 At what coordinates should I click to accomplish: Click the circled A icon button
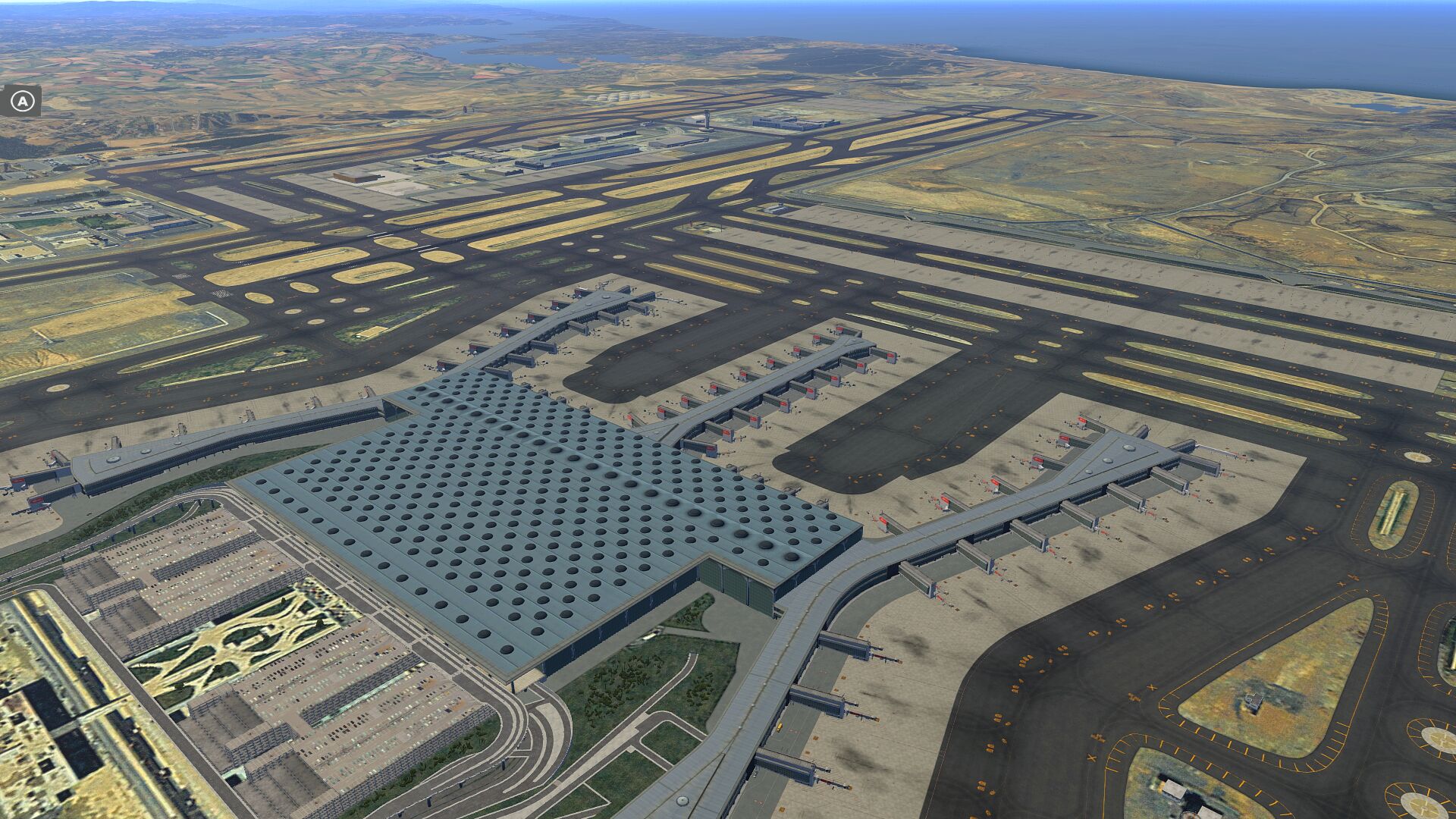(x=24, y=101)
